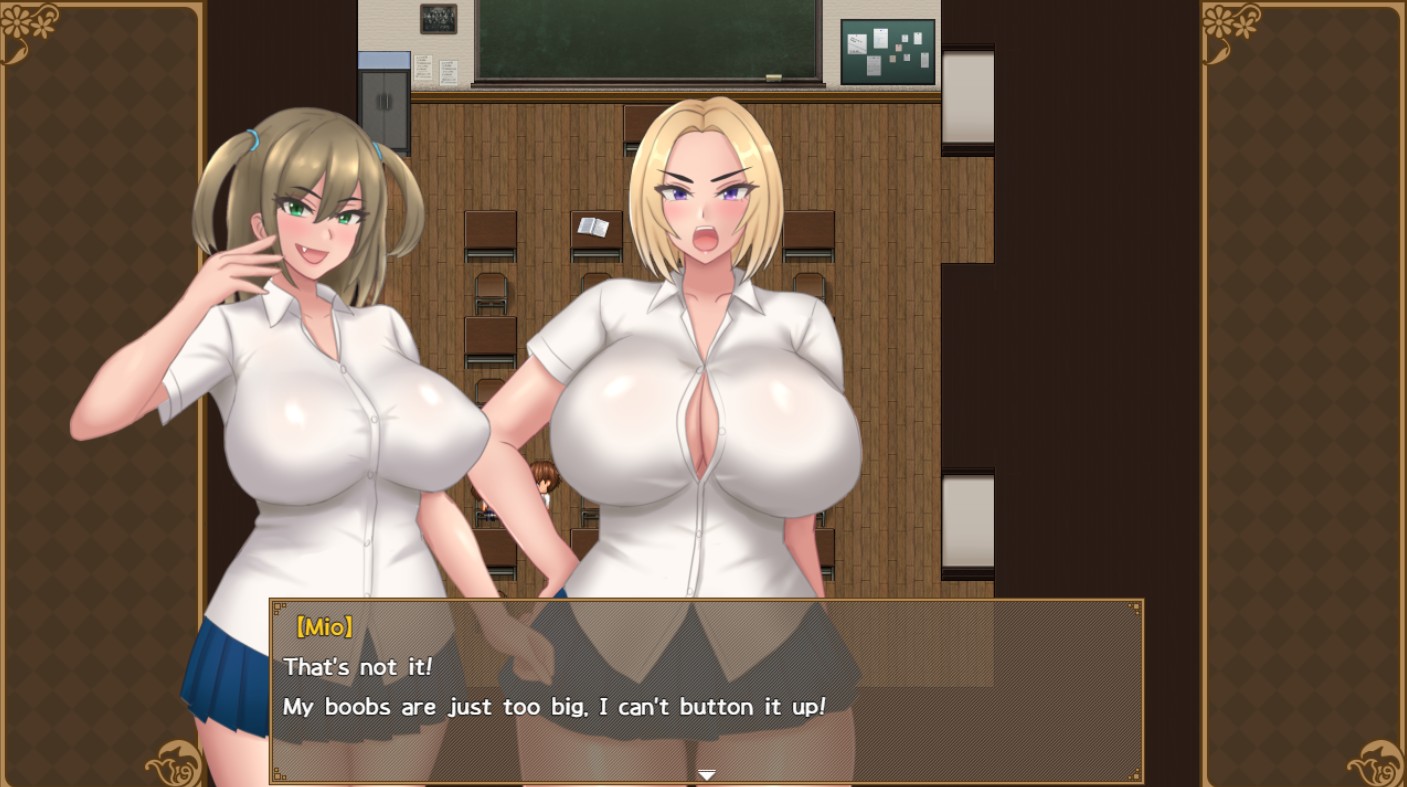This screenshot has width=1407, height=787.
Task: Click the small plaque above the blackboard
Action: click(x=436, y=20)
